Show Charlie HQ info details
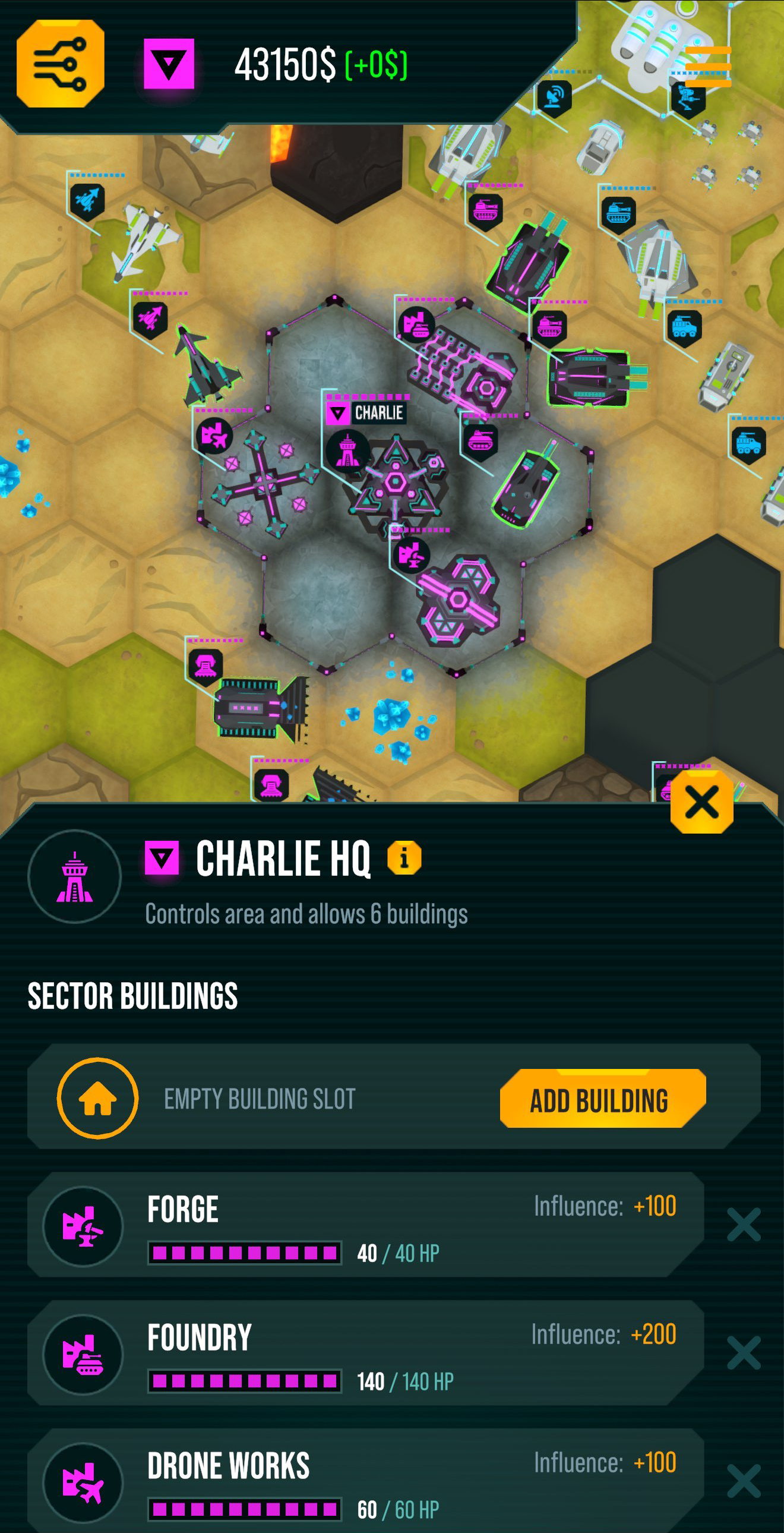784x1533 pixels. [x=404, y=857]
